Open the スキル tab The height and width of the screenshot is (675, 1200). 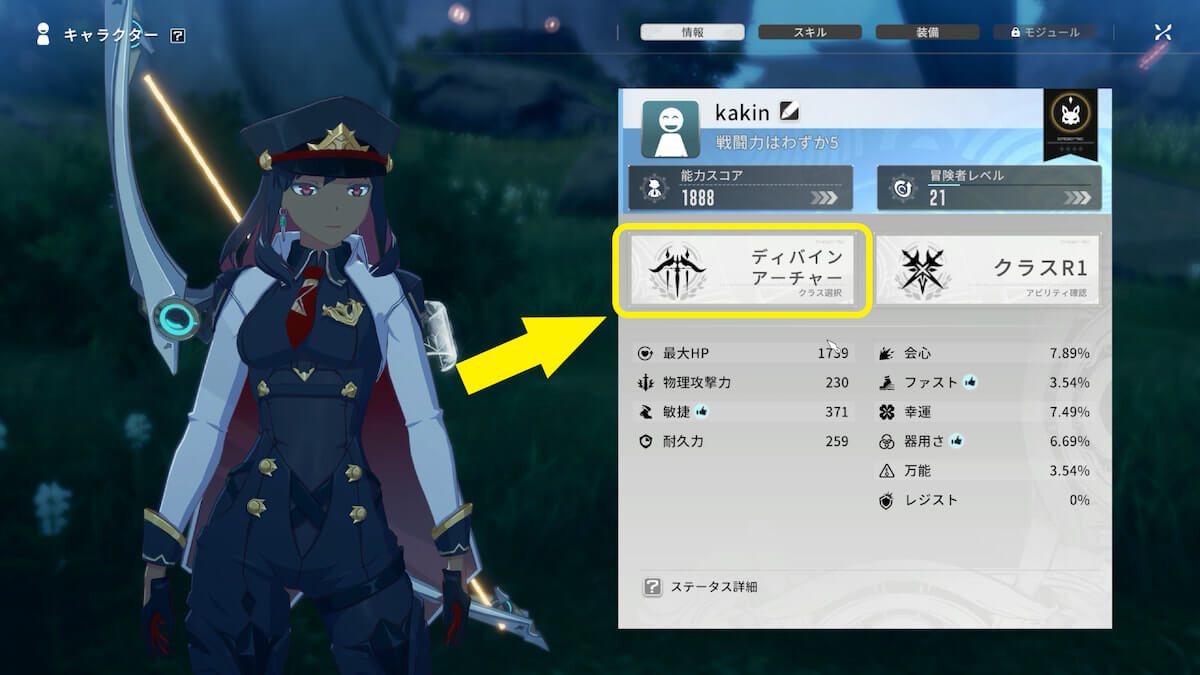pos(809,32)
